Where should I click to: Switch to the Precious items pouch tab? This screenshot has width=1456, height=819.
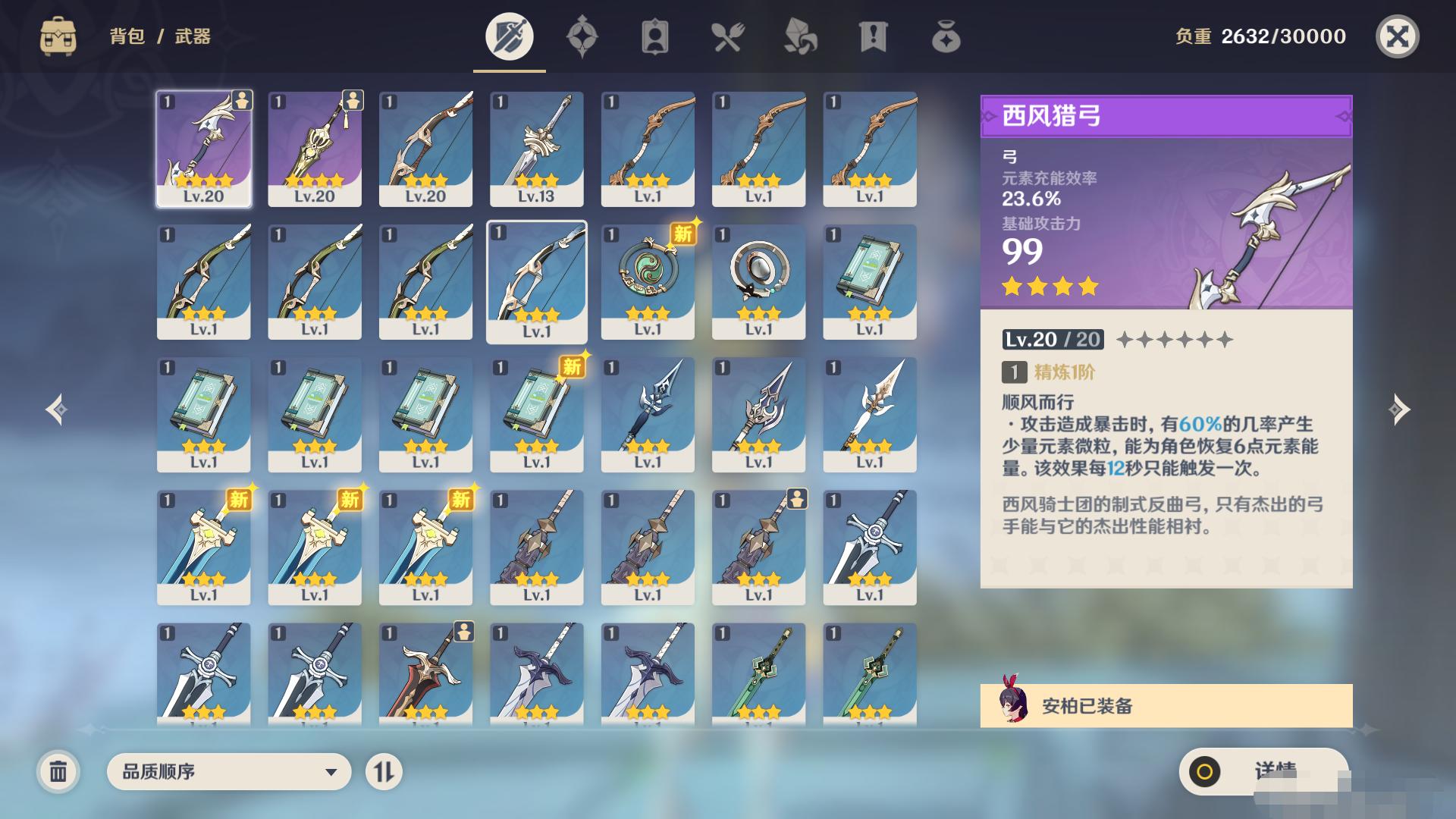click(x=946, y=36)
